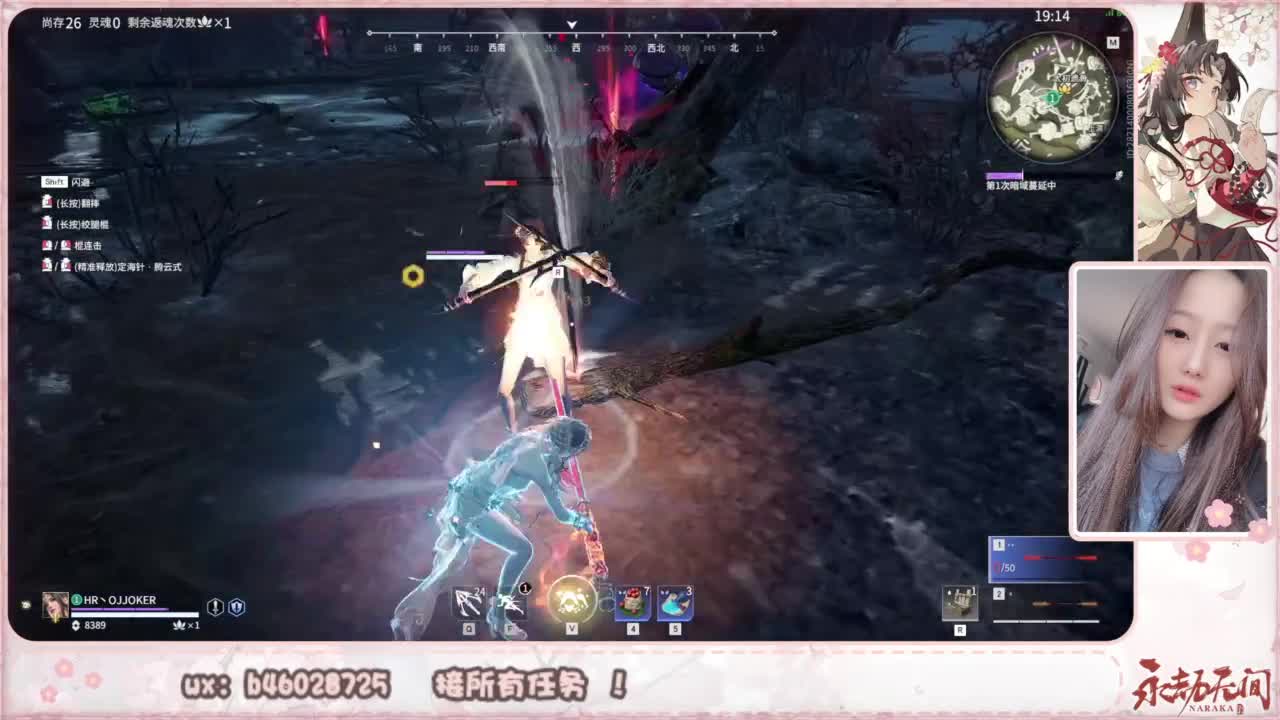Image resolution: width=1280 pixels, height=720 pixels.
Task: Toggle the voice indicator next to HR丶OJJOKER
Action: [75, 599]
